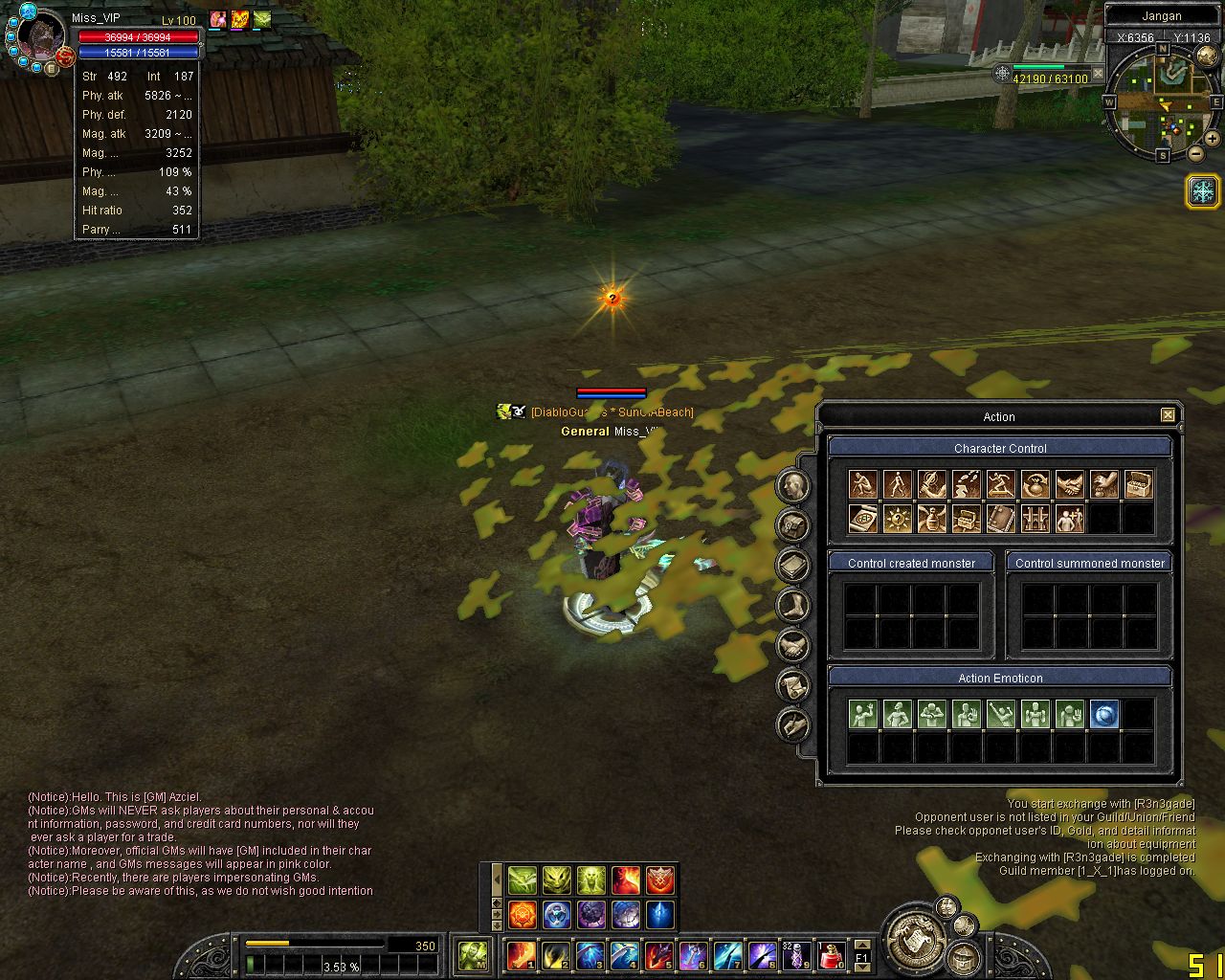Use the blue swirl action emoticon
Image resolution: width=1225 pixels, height=980 pixels.
tap(1104, 714)
